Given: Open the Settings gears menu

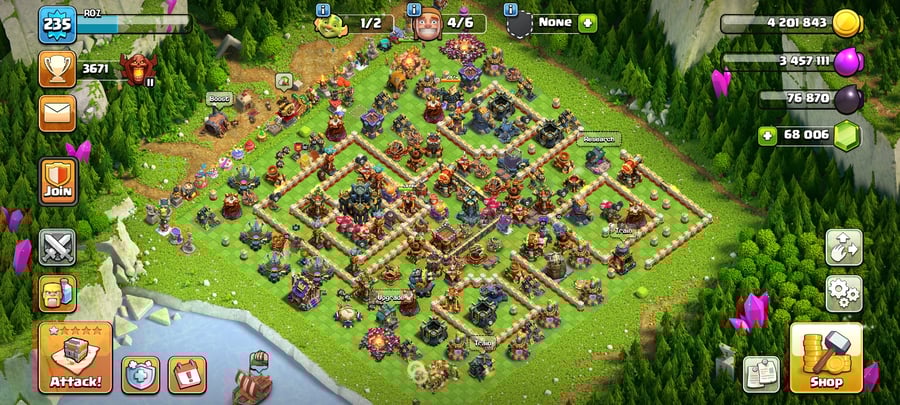Looking at the screenshot, I should 843,293.
